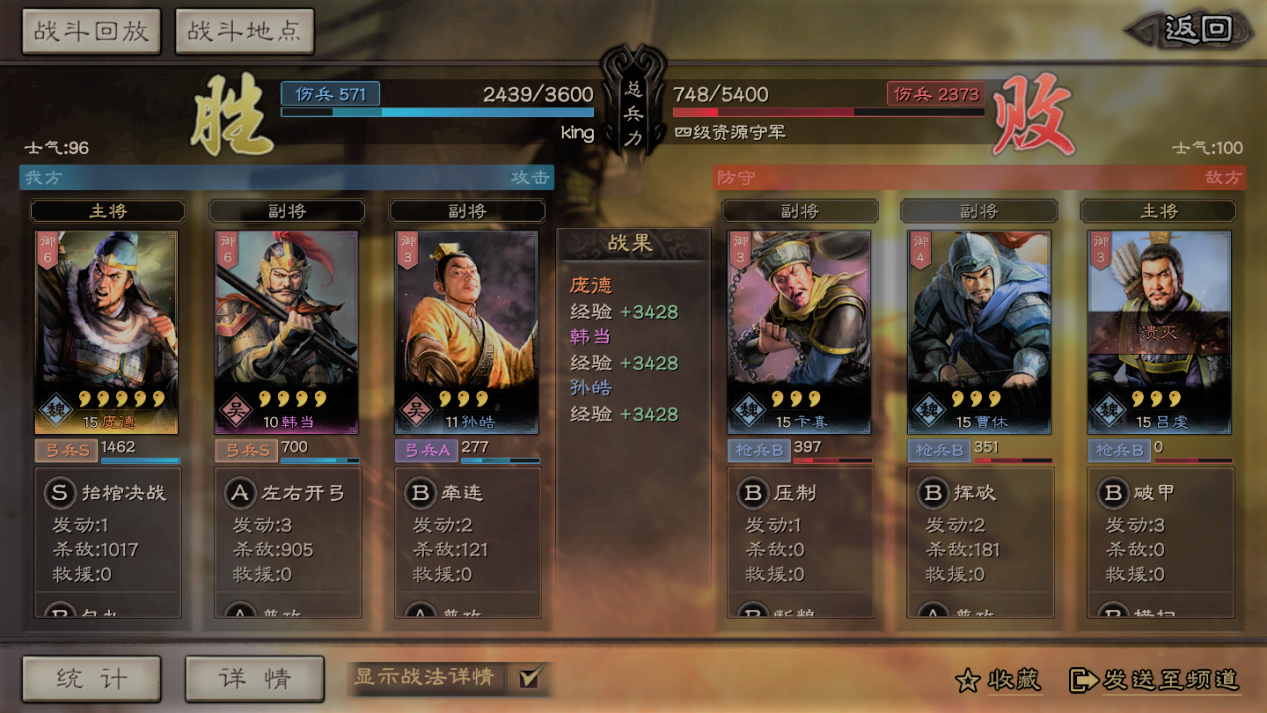Toggle the 显示战法详情 checkbox
This screenshot has width=1267, height=713.
[529, 679]
